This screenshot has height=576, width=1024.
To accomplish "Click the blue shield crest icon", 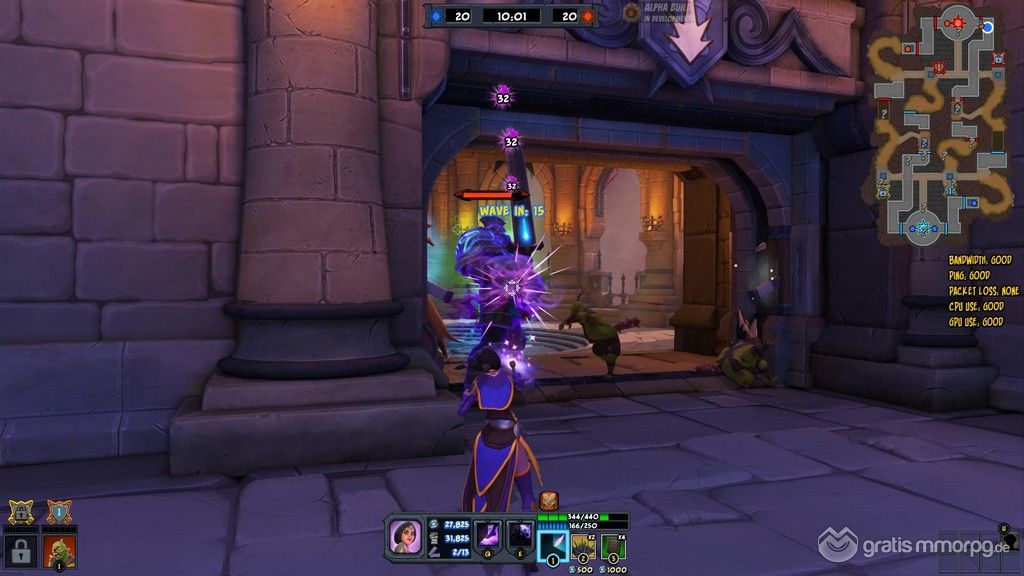I will 58,513.
